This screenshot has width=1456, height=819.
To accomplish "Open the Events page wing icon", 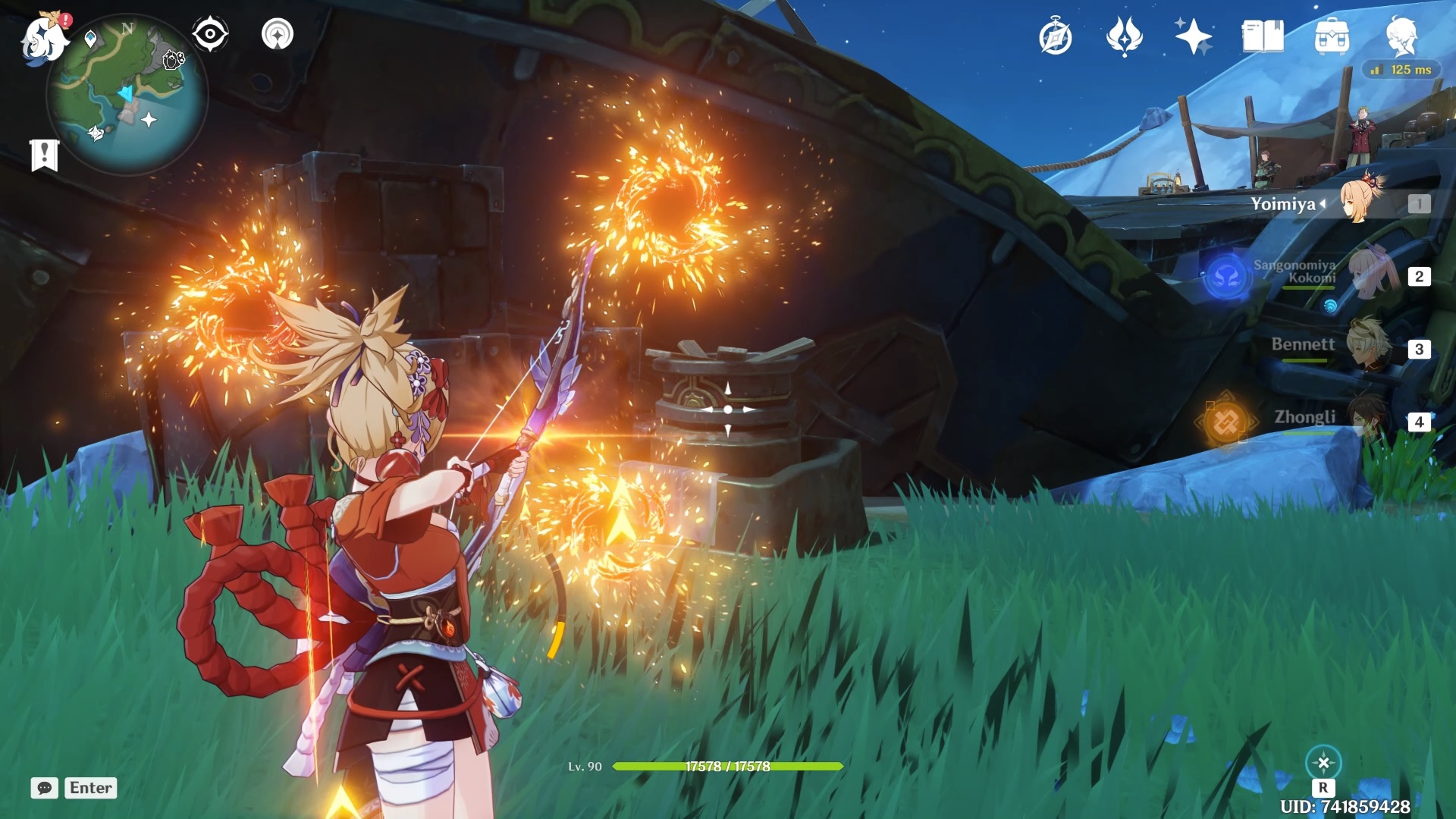I will 1125,36.
